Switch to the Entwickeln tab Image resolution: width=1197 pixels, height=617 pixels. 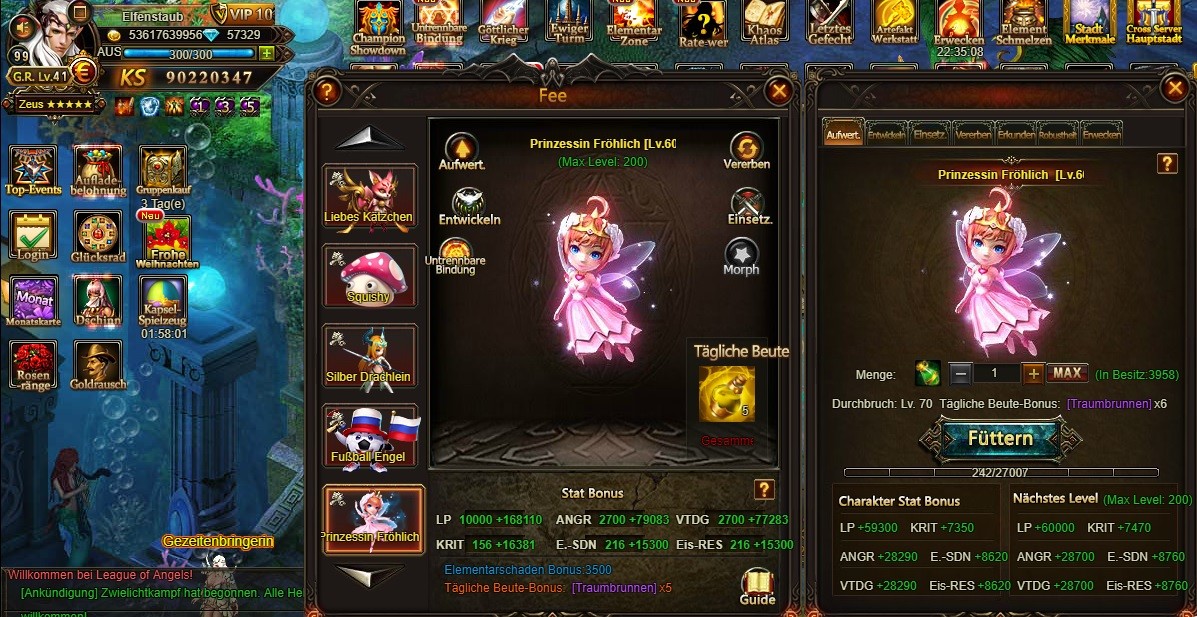(x=886, y=133)
